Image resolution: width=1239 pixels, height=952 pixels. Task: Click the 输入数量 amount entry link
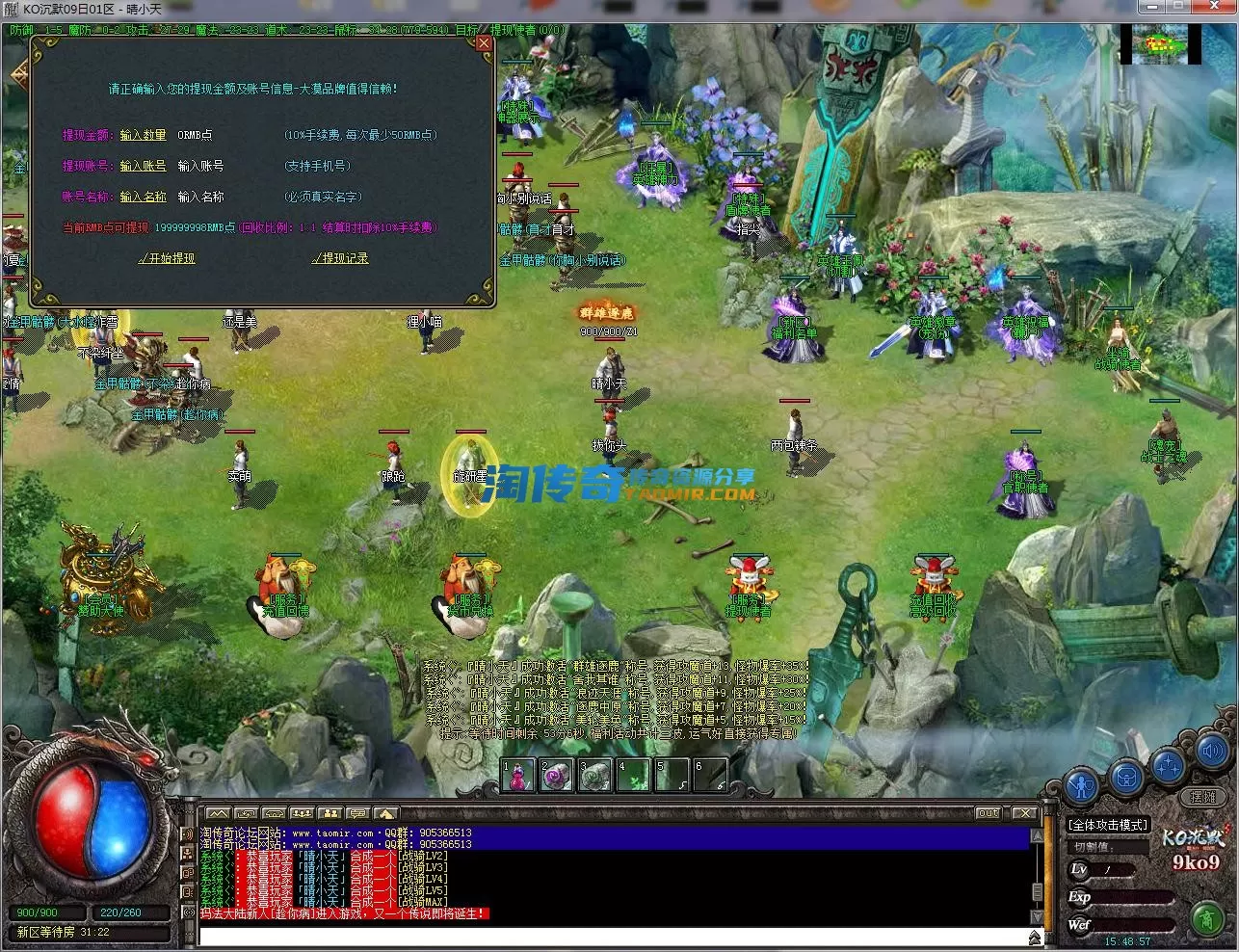point(143,136)
